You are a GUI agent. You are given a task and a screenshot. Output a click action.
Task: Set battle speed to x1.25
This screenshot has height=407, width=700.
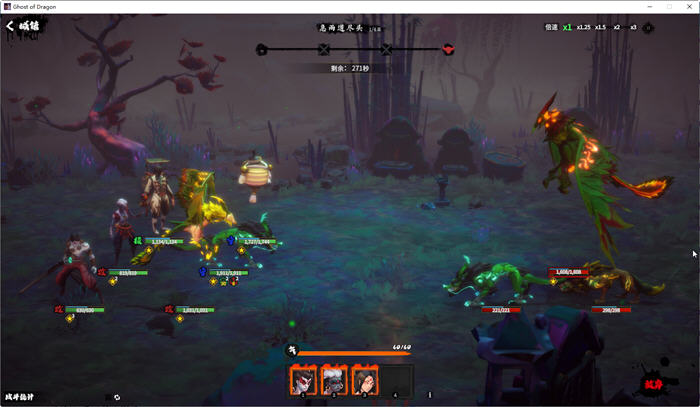click(x=584, y=27)
